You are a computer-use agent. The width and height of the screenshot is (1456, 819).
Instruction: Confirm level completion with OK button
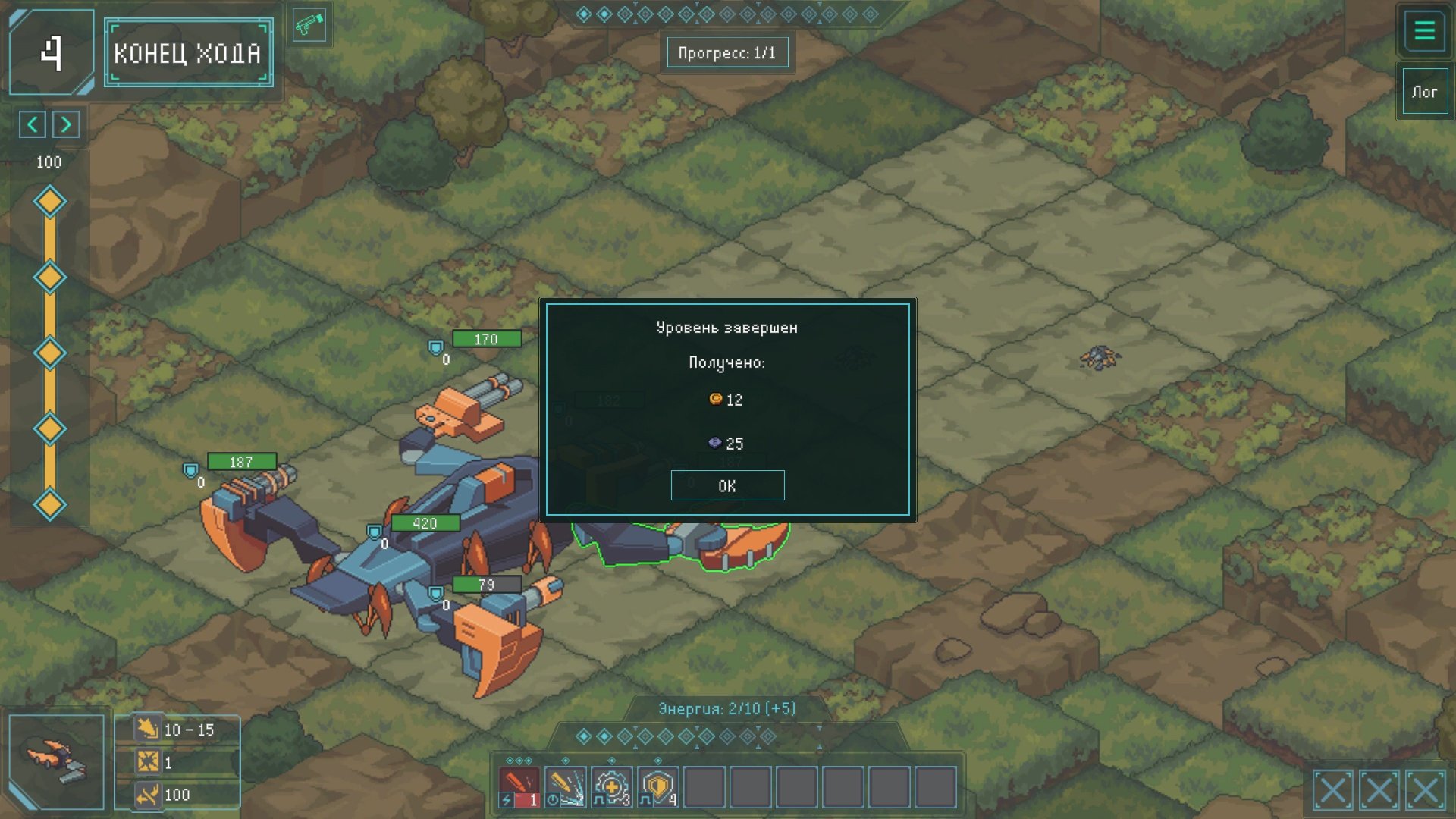[727, 485]
